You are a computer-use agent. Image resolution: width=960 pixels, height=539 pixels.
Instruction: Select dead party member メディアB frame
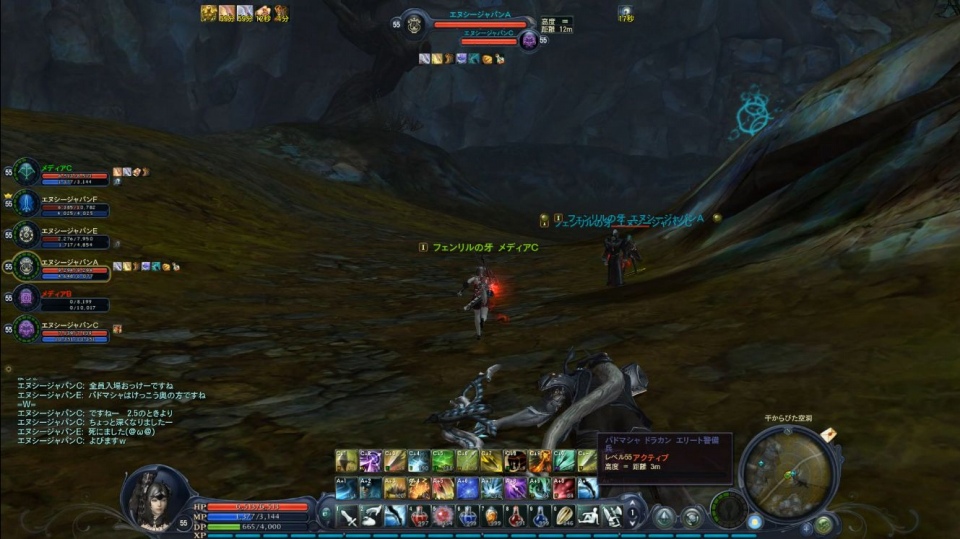pos(28,297)
